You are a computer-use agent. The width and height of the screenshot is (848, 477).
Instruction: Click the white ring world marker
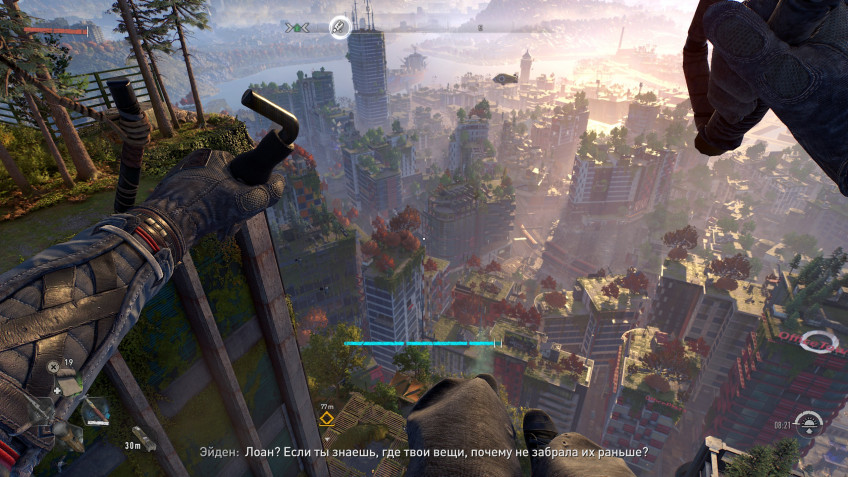pyautogui.click(x=820, y=342)
